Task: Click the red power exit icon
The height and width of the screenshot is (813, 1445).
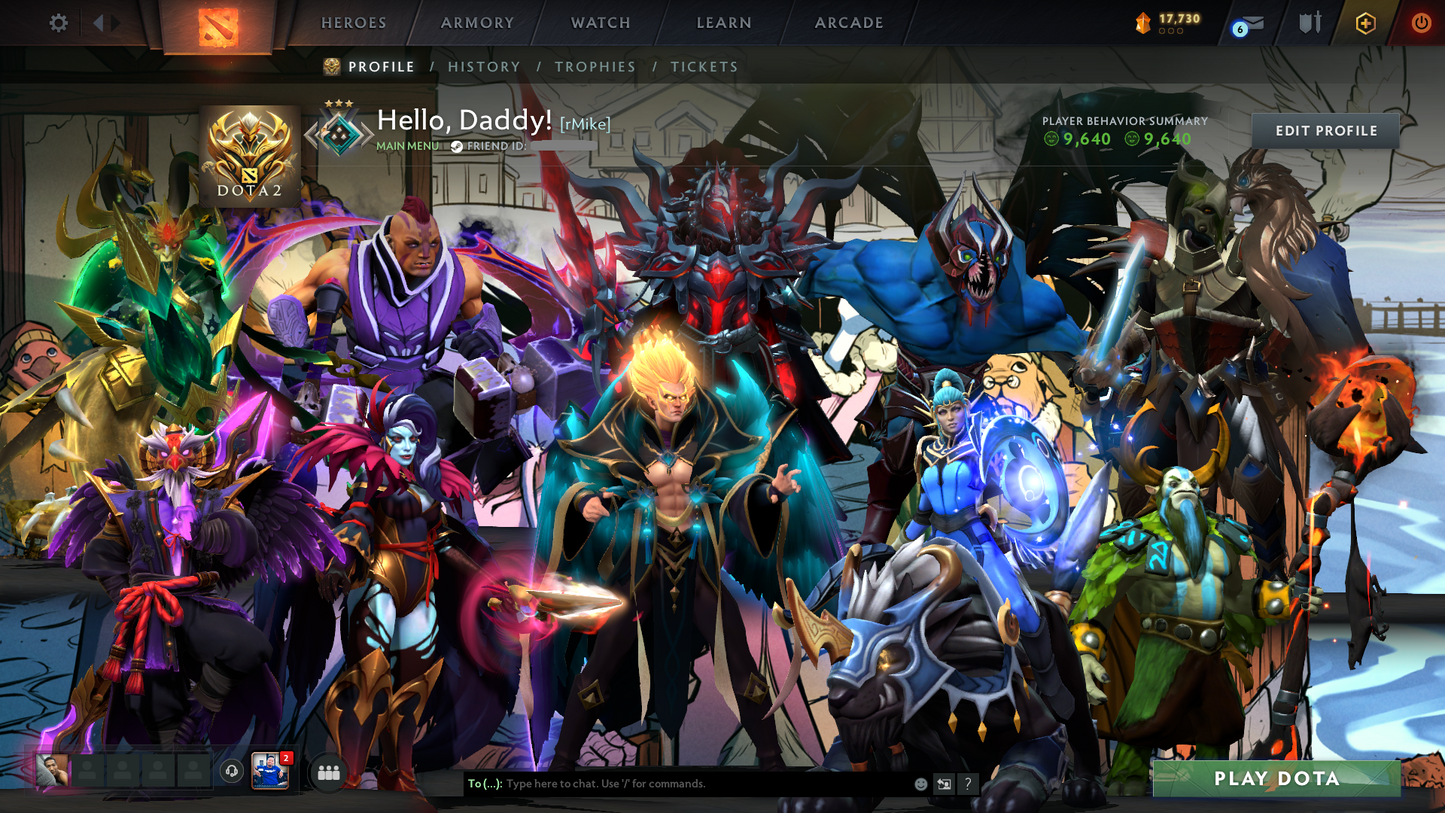Action: click(1420, 22)
